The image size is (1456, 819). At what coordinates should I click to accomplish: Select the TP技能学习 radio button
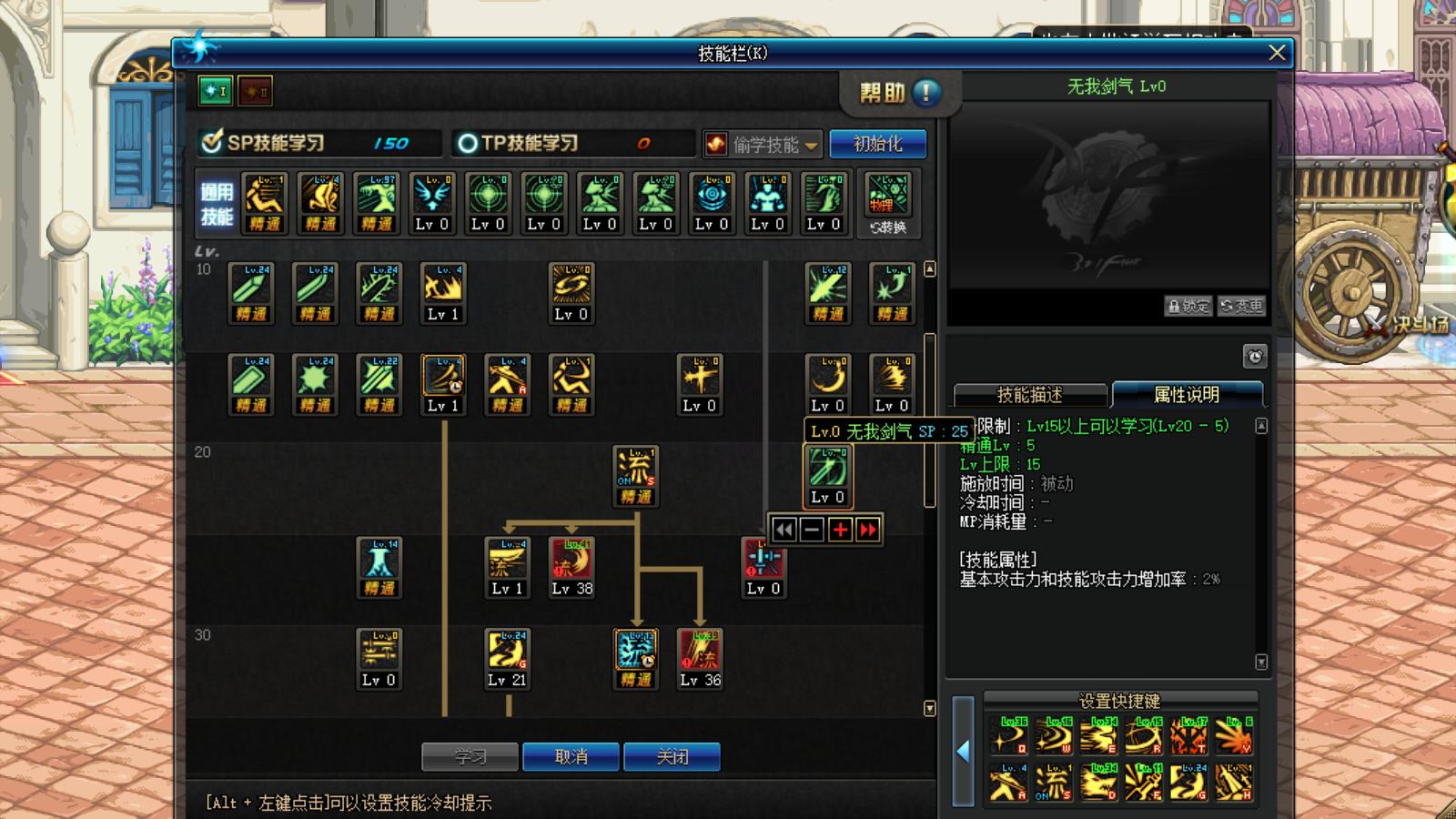[466, 142]
